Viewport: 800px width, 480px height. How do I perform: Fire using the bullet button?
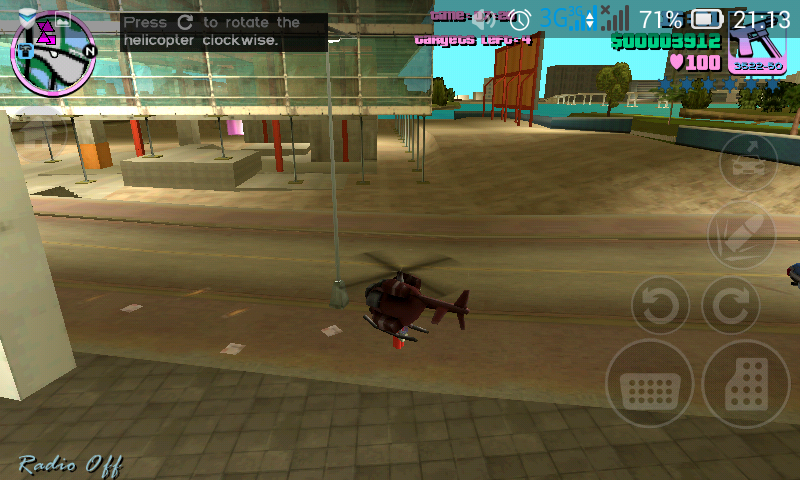[741, 233]
